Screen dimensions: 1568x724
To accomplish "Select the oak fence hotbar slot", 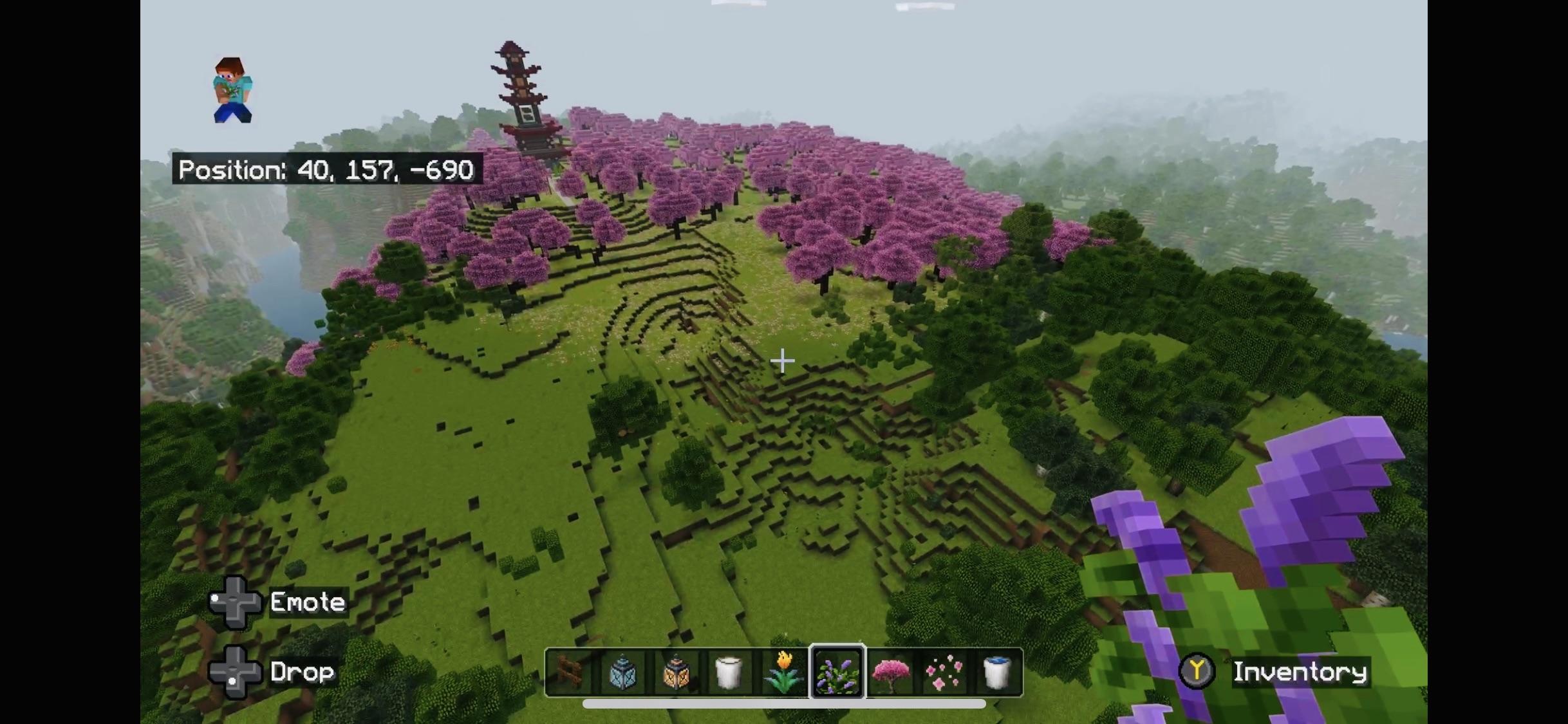I will [x=568, y=672].
